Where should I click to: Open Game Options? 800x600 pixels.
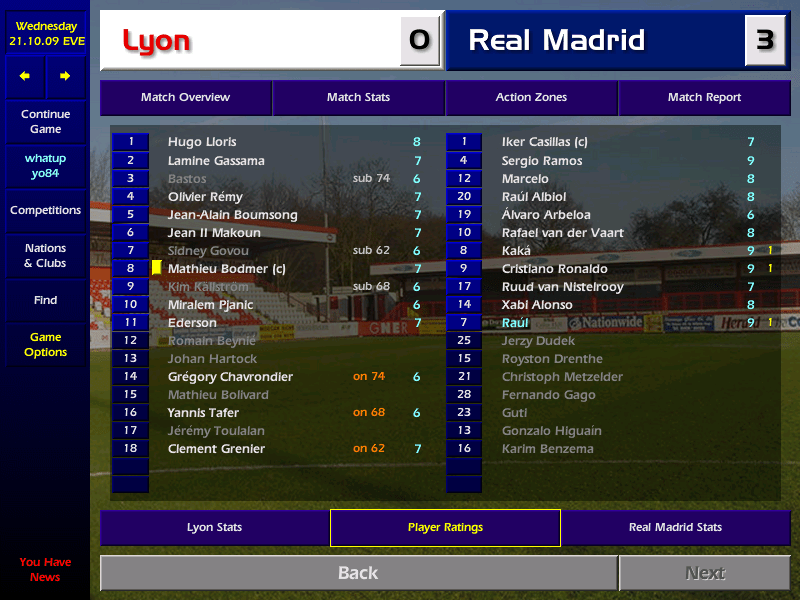coord(45,345)
